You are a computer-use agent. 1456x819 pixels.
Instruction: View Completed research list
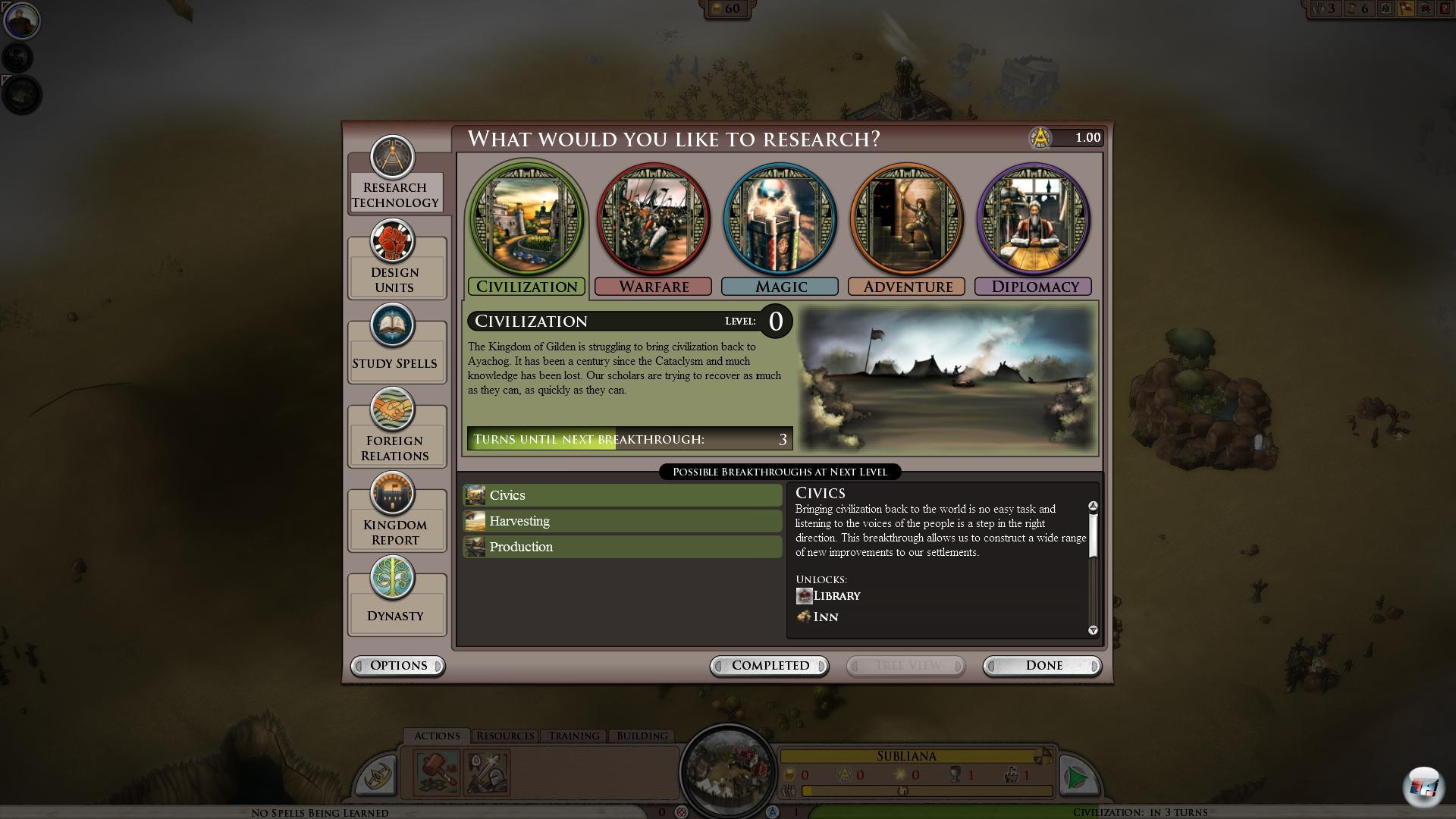pyautogui.click(x=770, y=666)
